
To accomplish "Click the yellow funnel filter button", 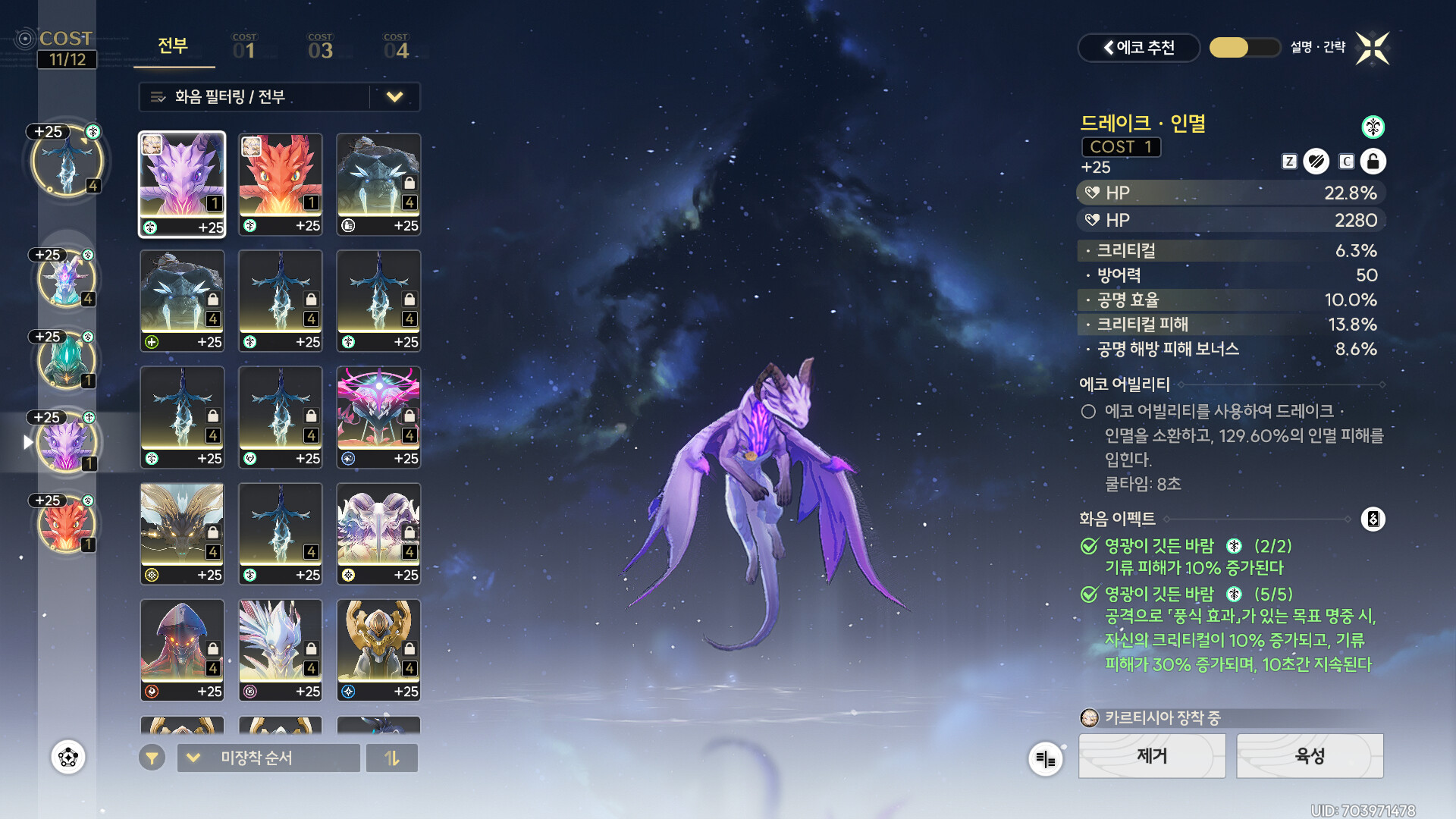I will coord(152,758).
